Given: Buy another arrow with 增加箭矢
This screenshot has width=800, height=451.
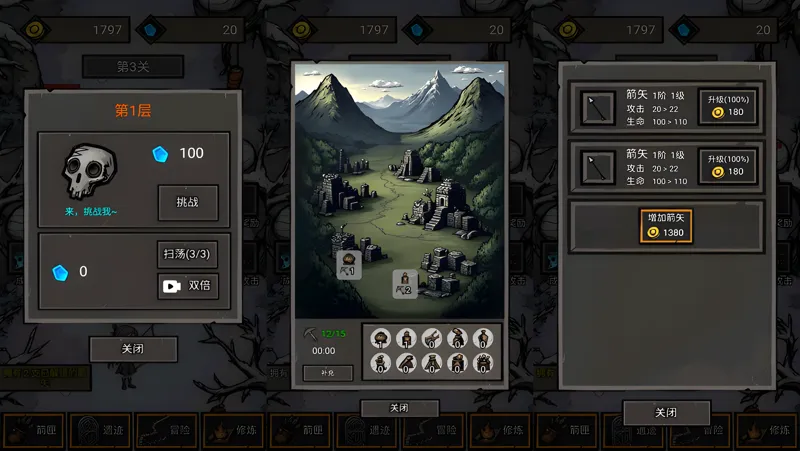Looking at the screenshot, I should coord(666,225).
